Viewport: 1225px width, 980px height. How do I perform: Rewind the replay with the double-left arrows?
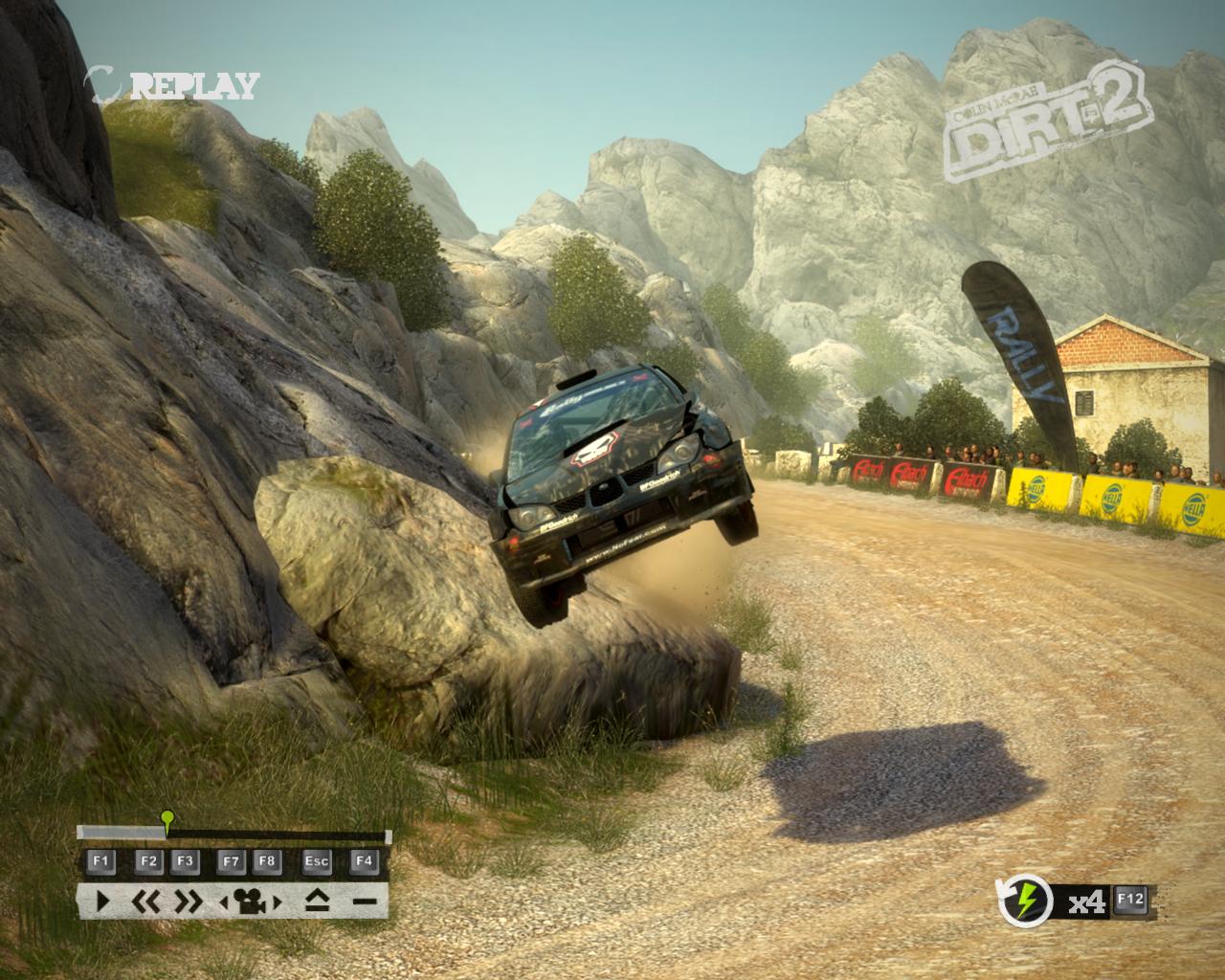147,901
